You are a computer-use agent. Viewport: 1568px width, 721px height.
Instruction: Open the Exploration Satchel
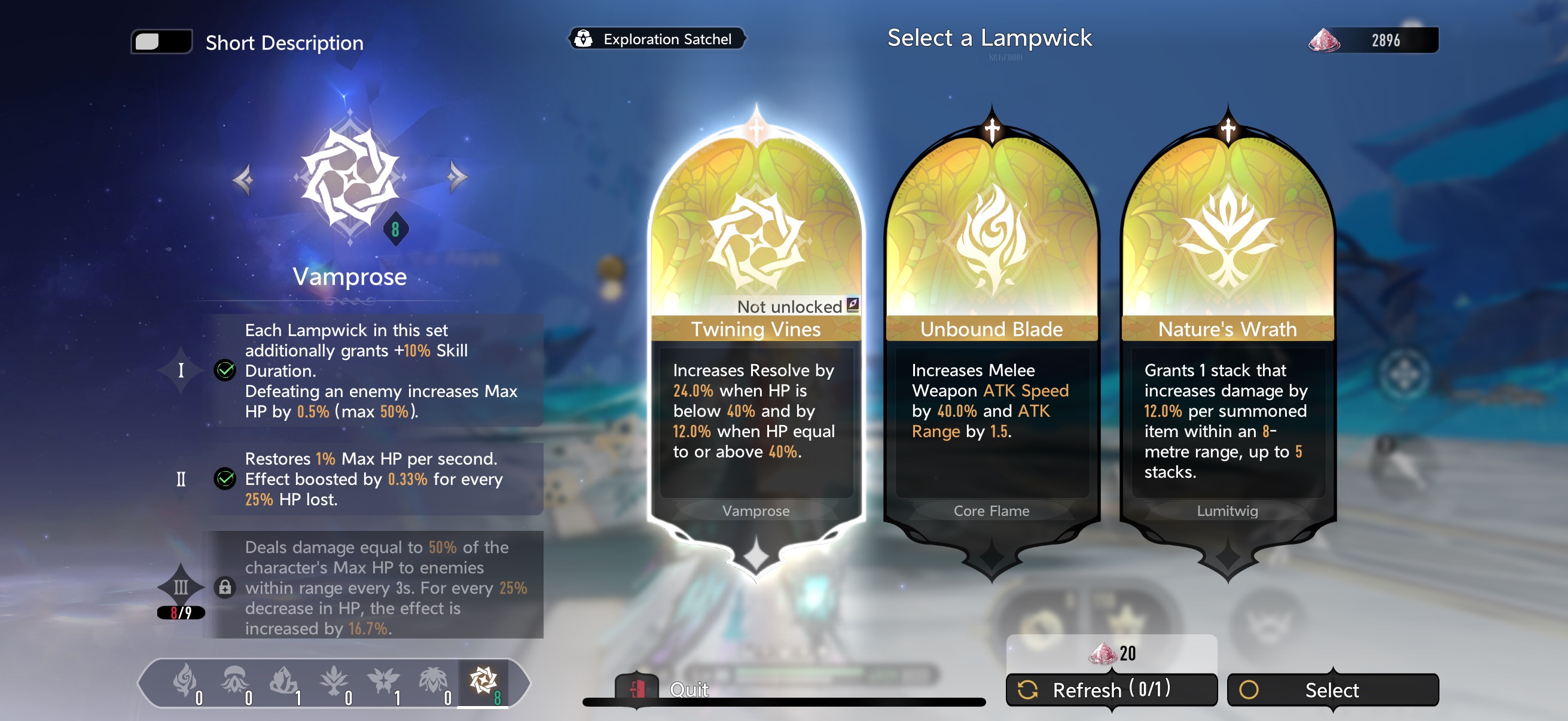click(x=656, y=39)
